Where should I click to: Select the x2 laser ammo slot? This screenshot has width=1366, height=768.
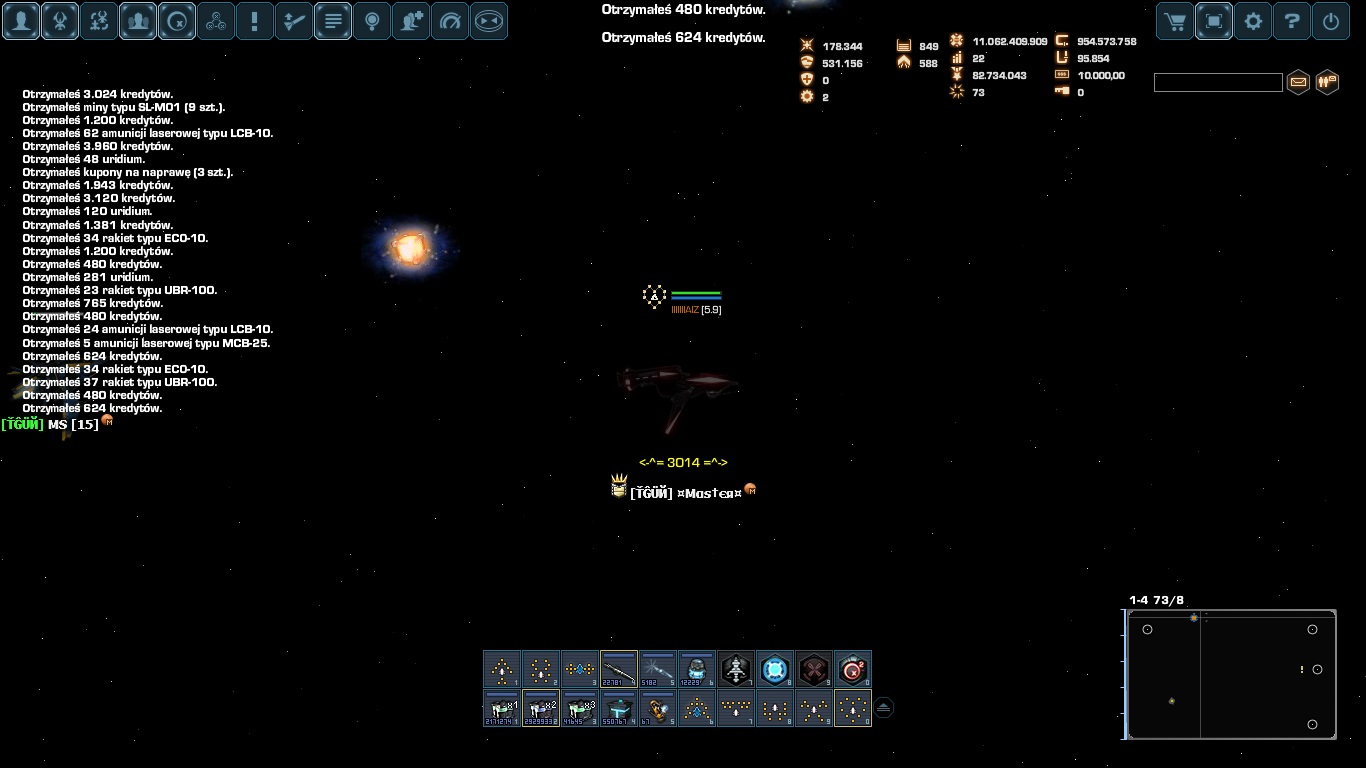coord(541,708)
